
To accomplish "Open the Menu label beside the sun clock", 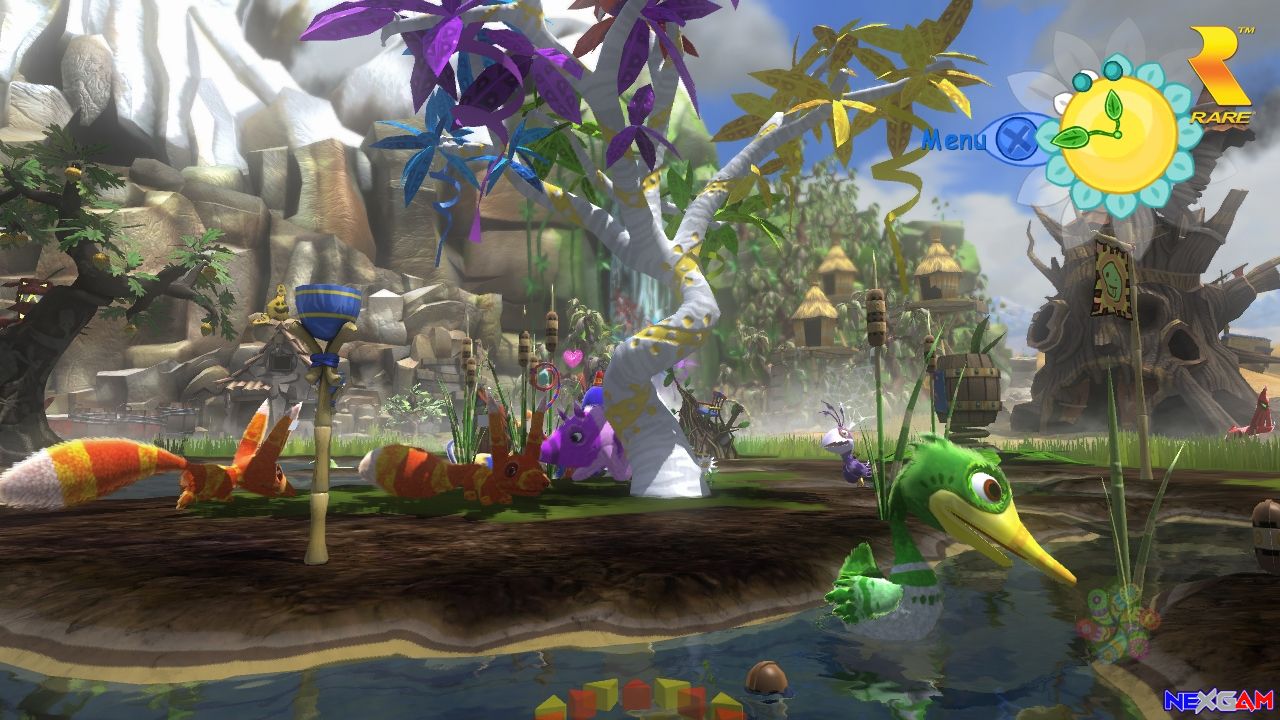I will [954, 139].
